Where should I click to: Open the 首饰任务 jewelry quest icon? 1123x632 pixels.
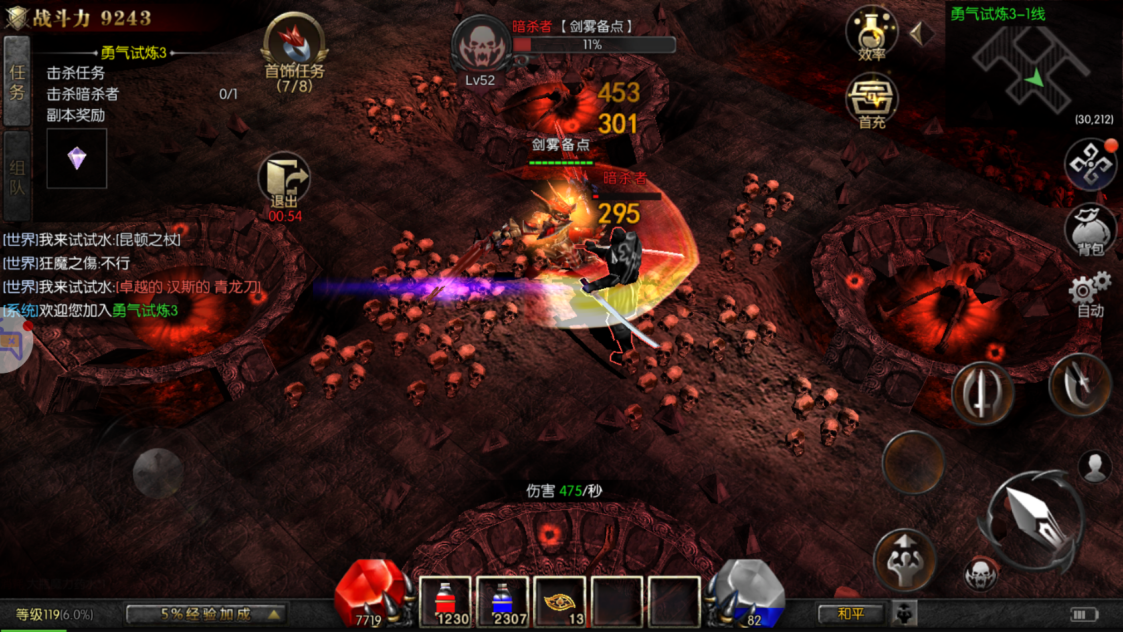294,48
